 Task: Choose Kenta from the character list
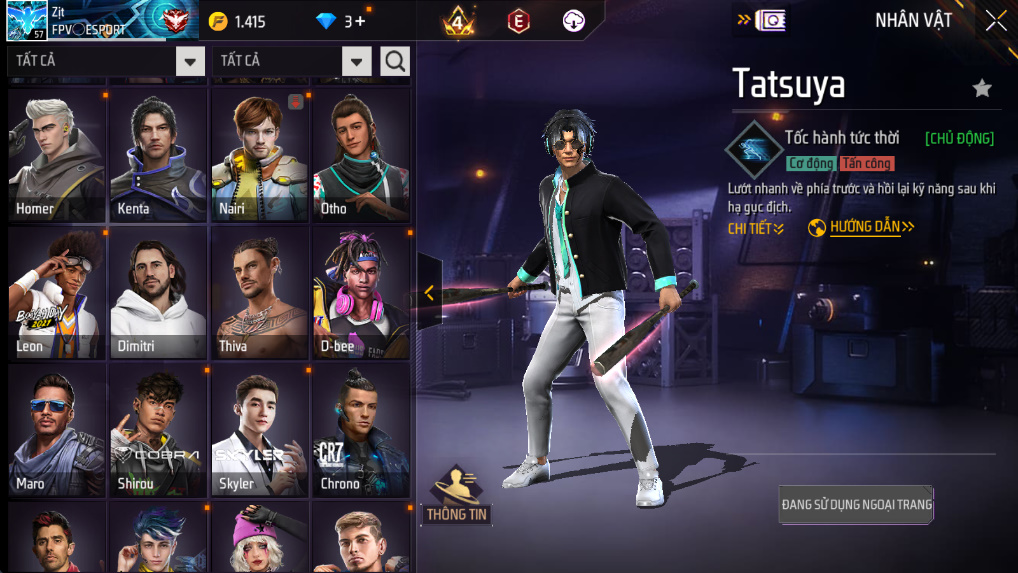click(x=158, y=155)
